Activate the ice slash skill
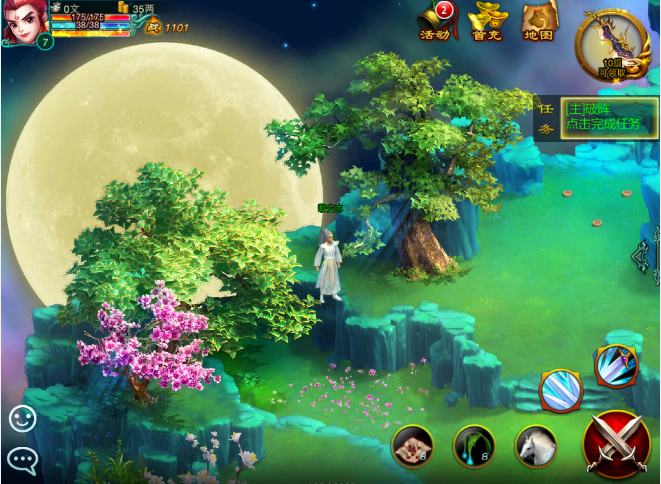Image resolution: width=661 pixels, height=484 pixels. pos(561,391)
